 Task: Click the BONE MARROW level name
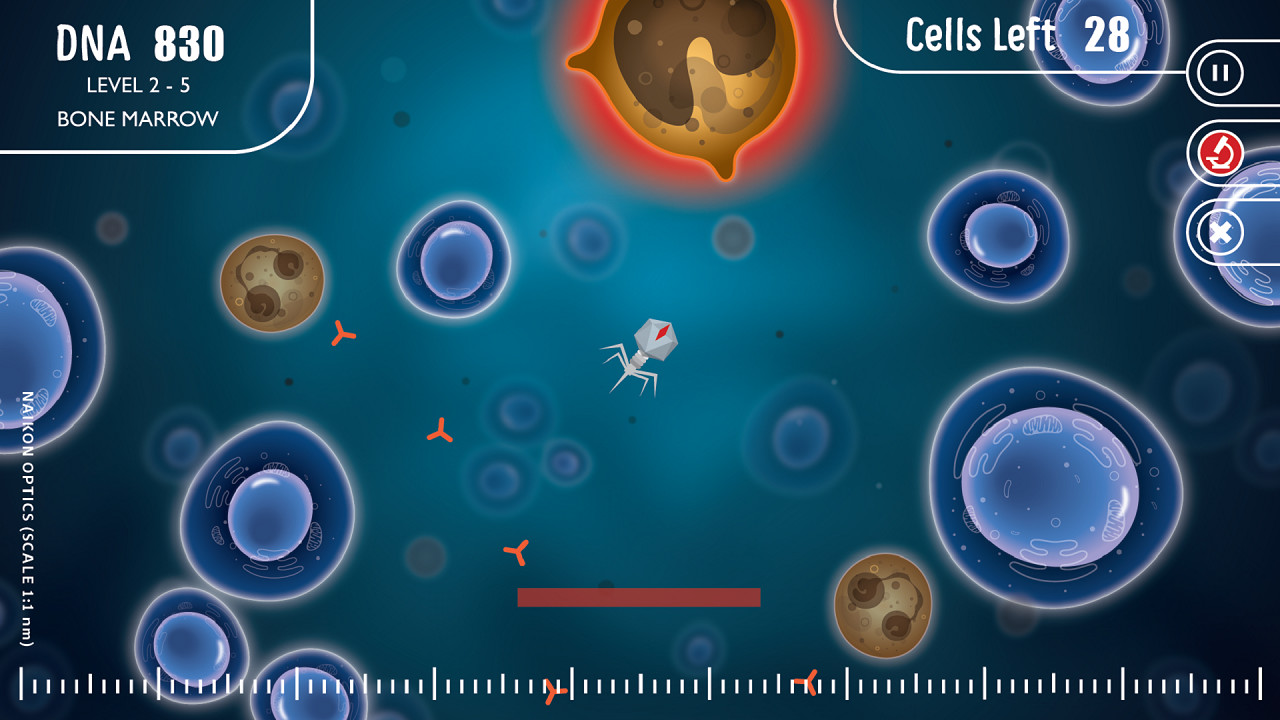tap(138, 117)
